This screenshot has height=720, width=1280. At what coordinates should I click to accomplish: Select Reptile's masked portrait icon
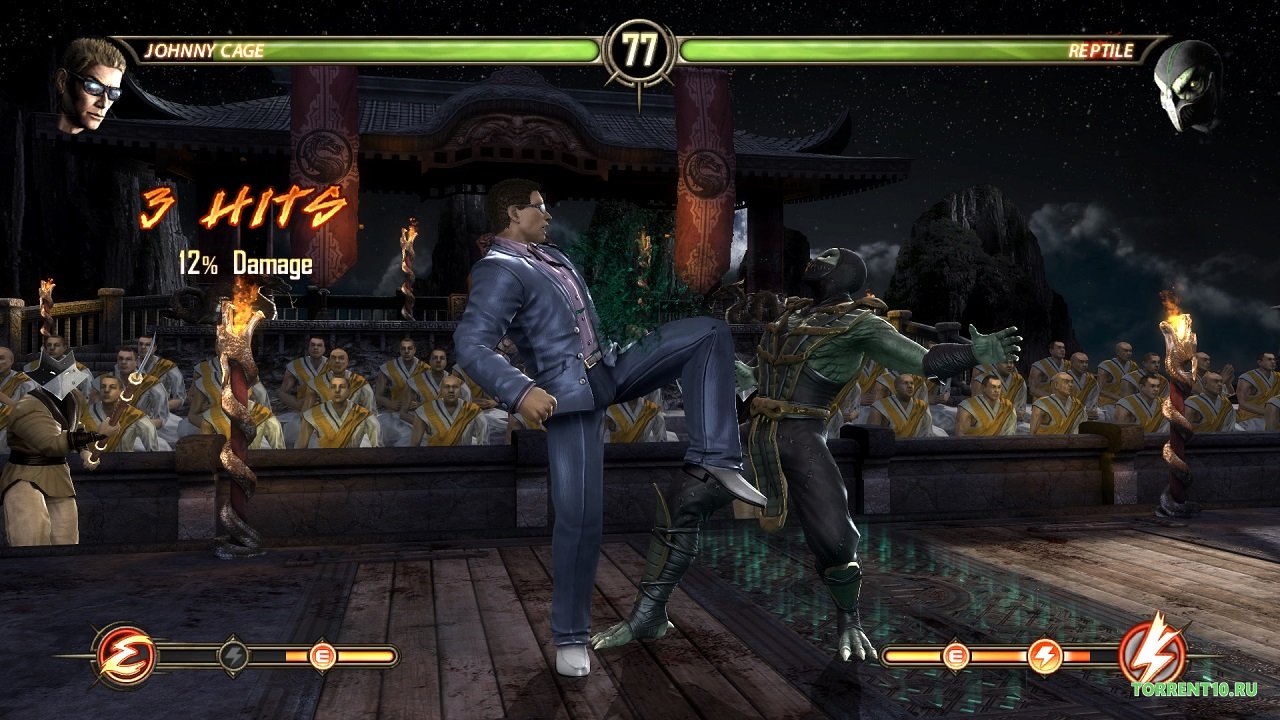(1187, 87)
